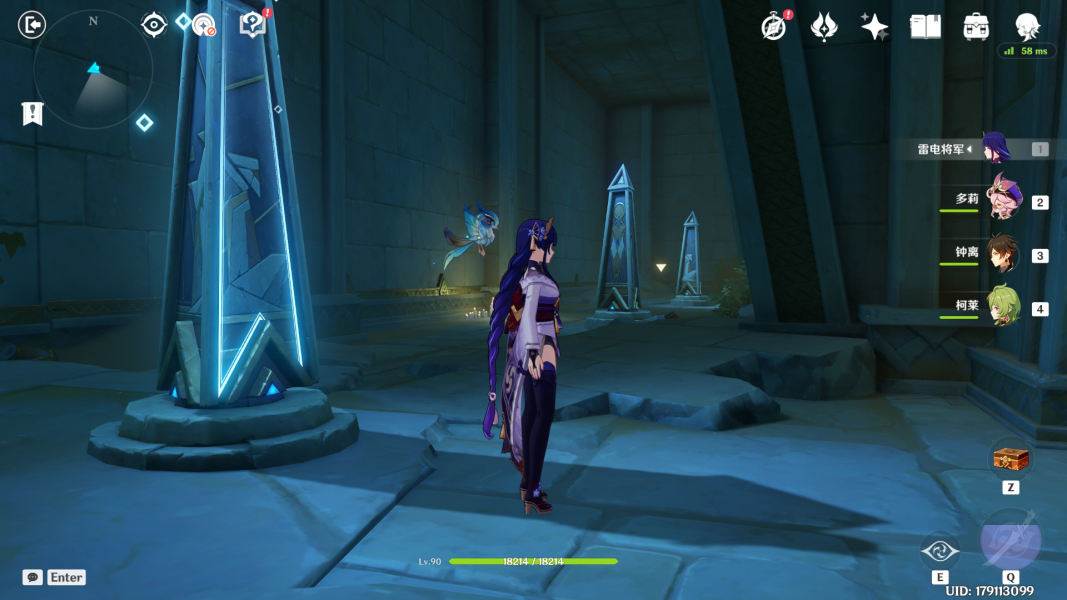
Task: Open the adventurer handbook book icon
Action: point(926,27)
